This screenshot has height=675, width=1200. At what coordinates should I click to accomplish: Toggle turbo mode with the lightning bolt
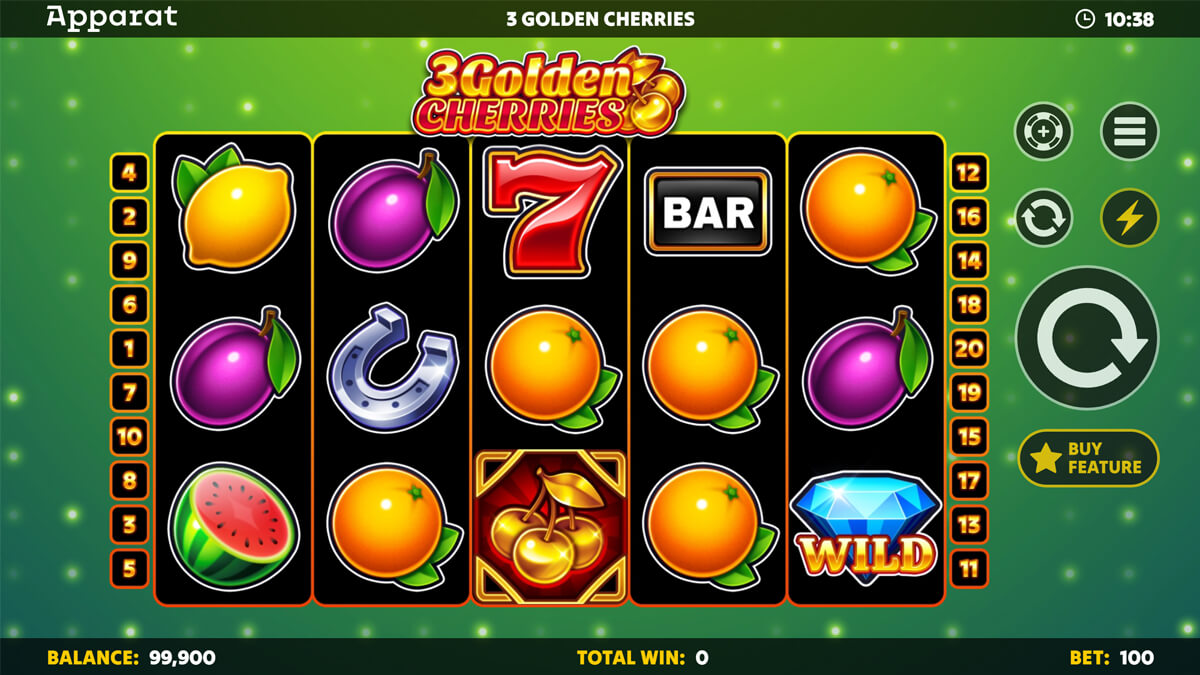[1129, 218]
